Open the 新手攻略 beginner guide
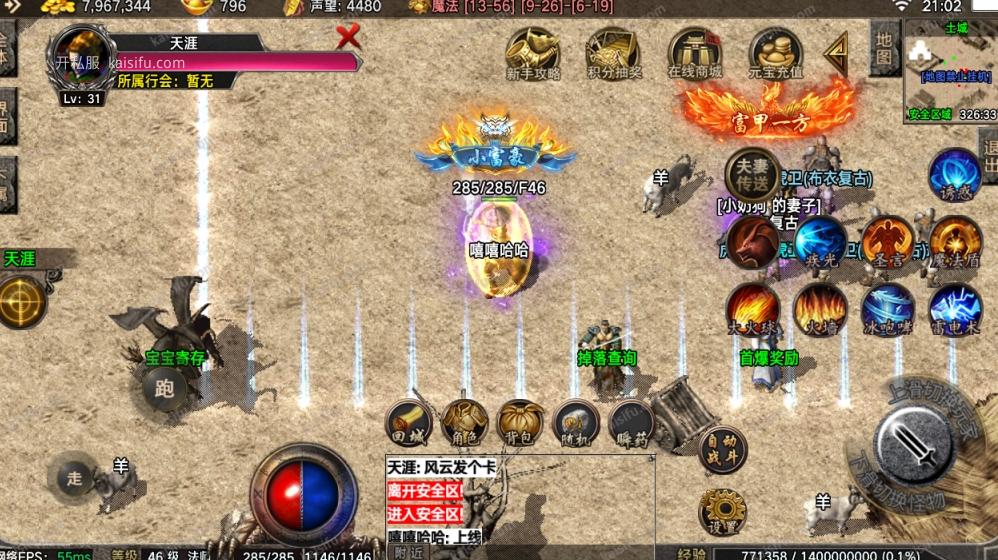Image resolution: width=998 pixels, height=560 pixels. [x=532, y=52]
